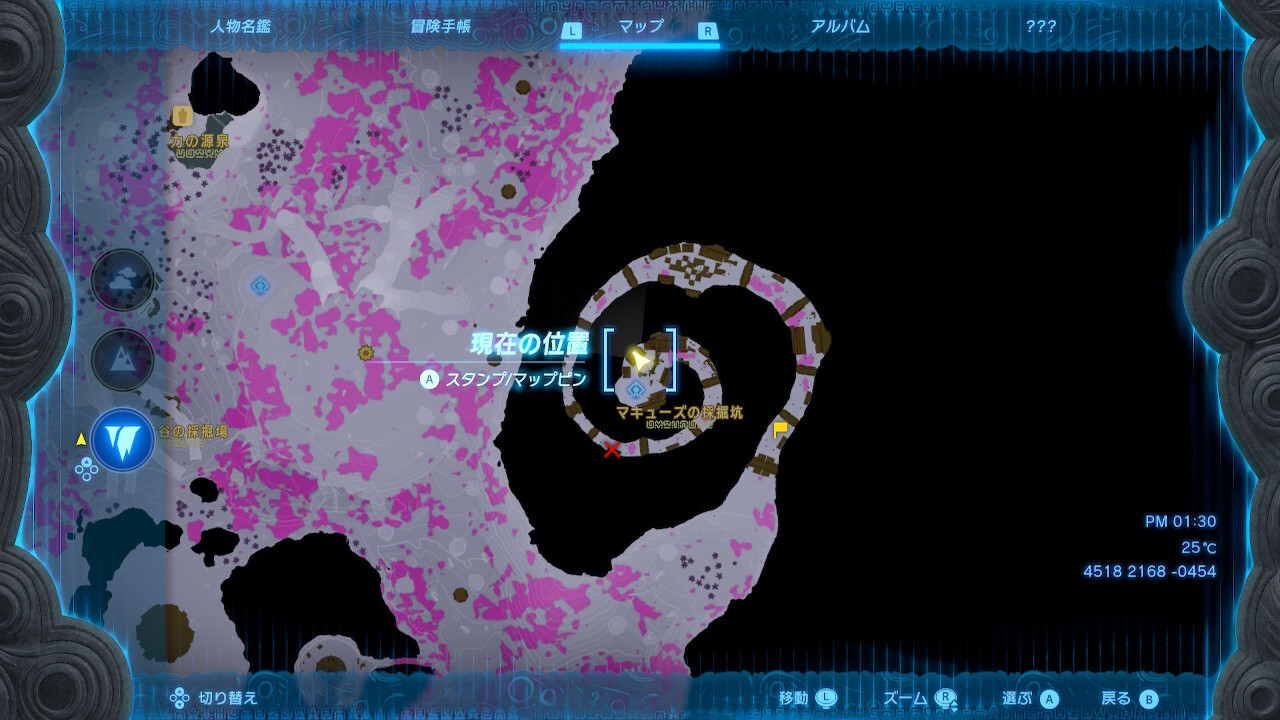1280x720 pixels.
Task: Click the red X map pin
Action: point(611,450)
